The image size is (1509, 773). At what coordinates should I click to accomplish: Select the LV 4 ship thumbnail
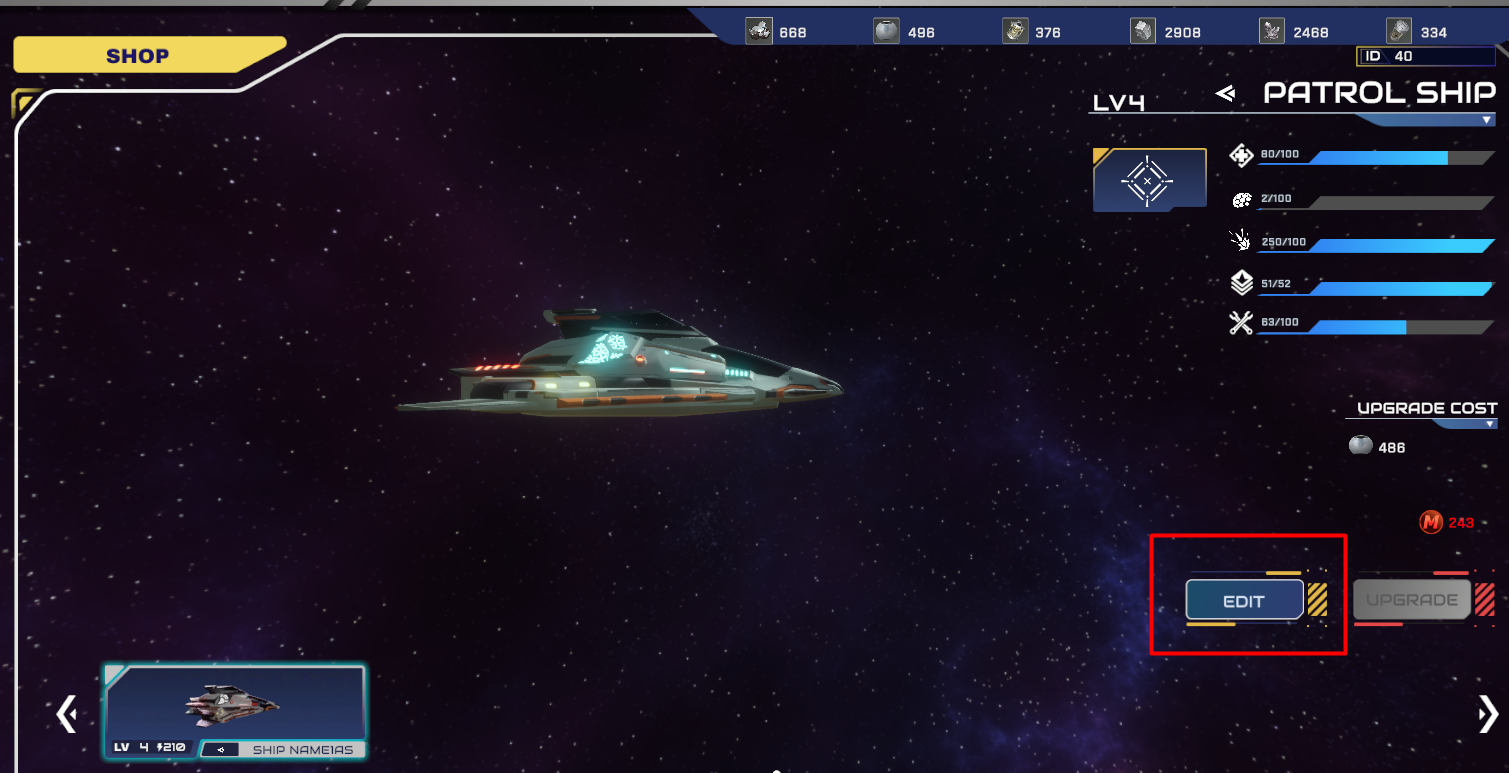[234, 703]
